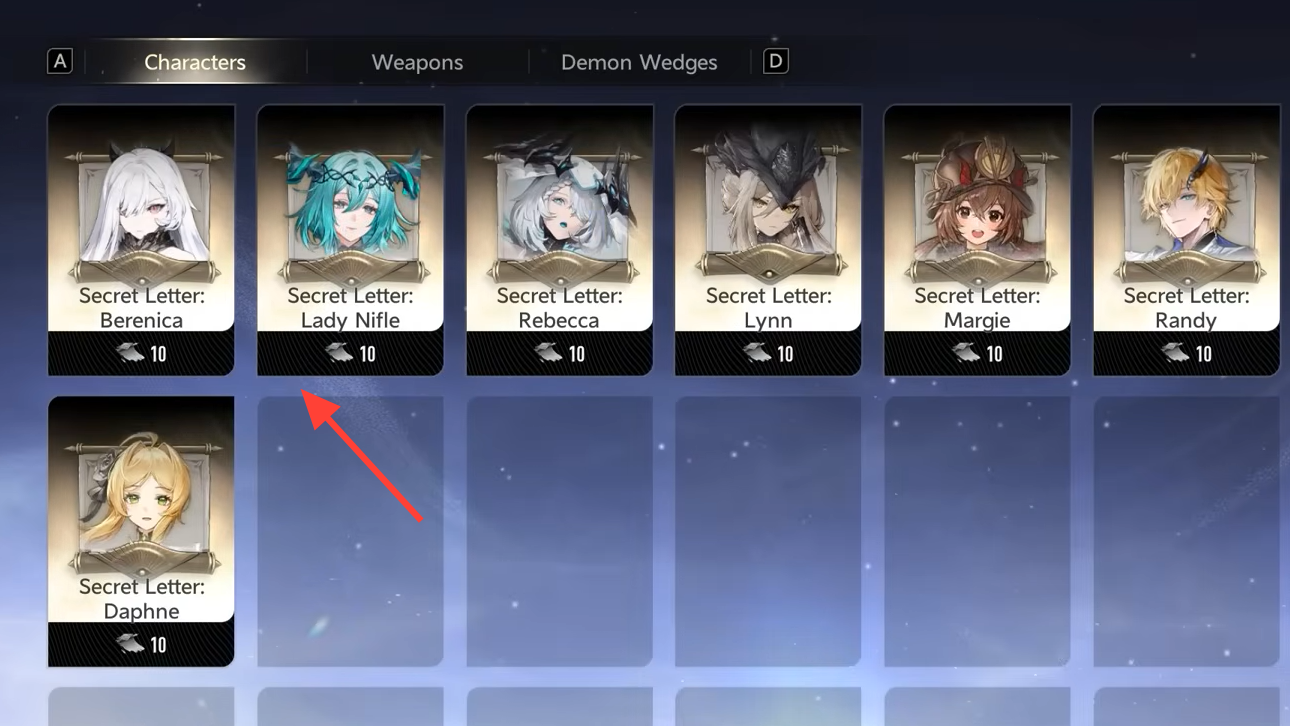Switch to the Weapons tab
1290x726 pixels.
417,62
